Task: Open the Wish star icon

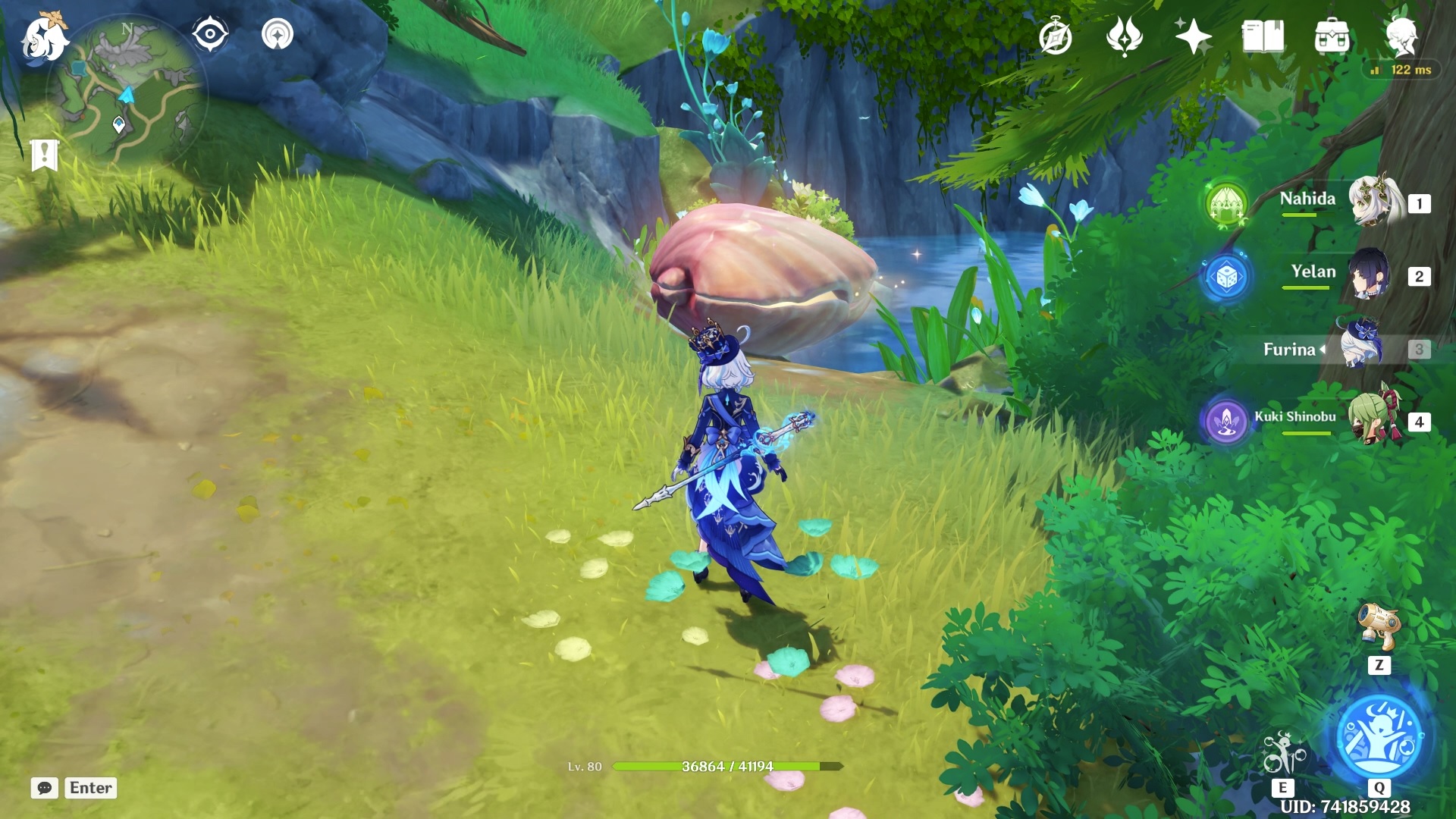Action: coord(1193,37)
